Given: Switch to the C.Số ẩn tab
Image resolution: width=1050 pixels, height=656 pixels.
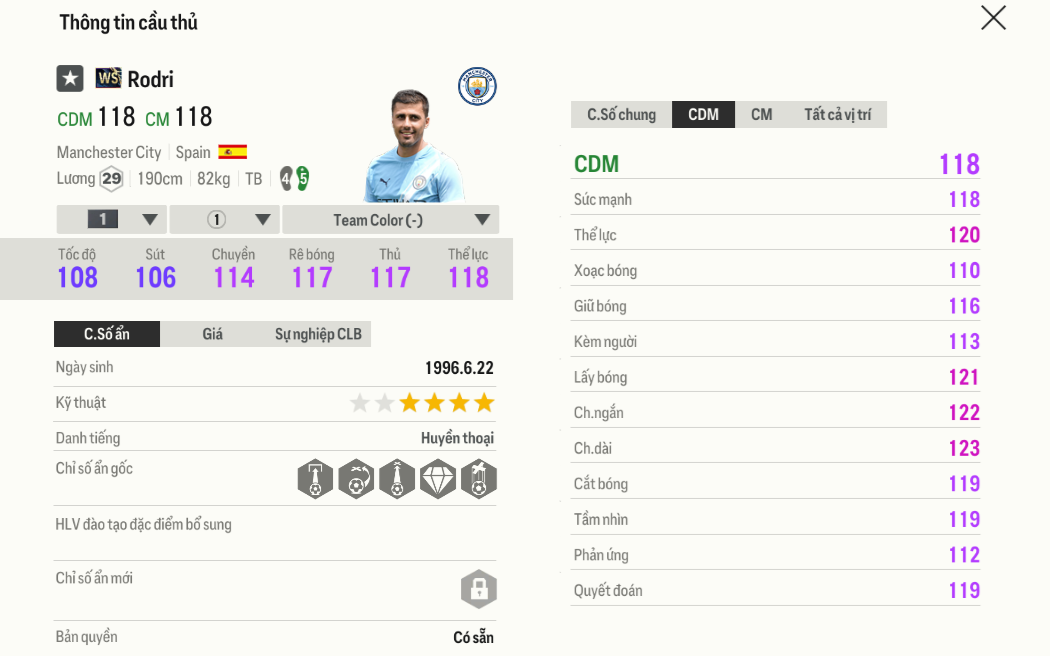Looking at the screenshot, I should click(107, 334).
